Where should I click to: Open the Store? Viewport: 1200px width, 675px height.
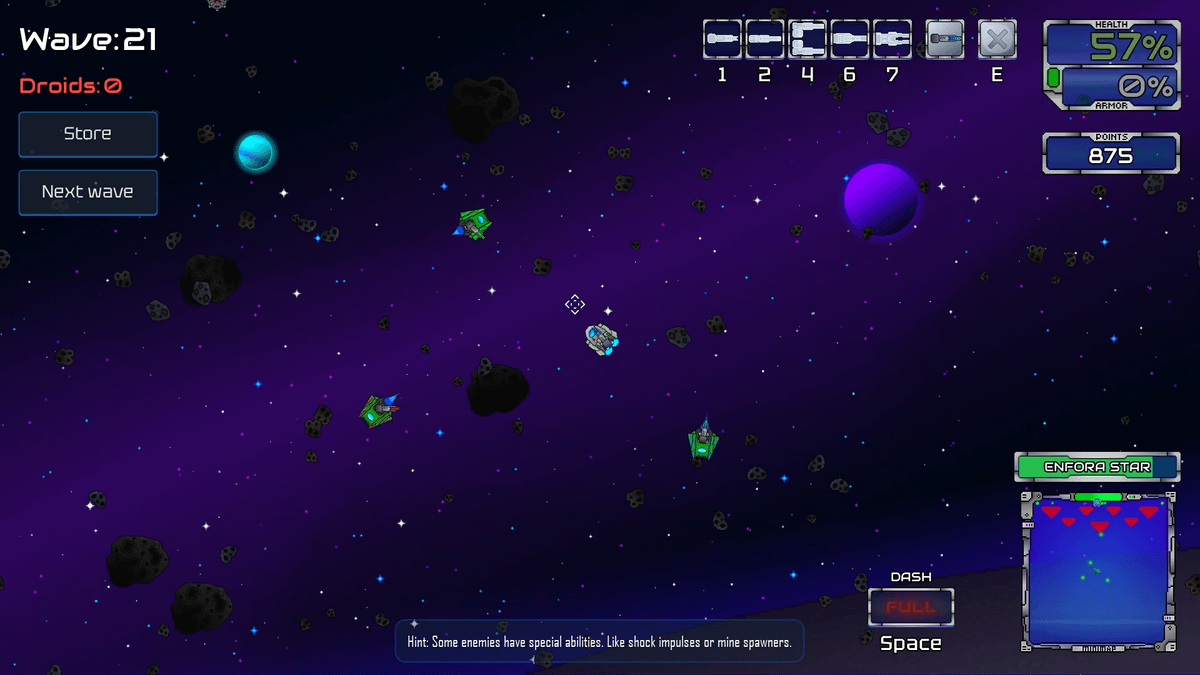point(88,134)
